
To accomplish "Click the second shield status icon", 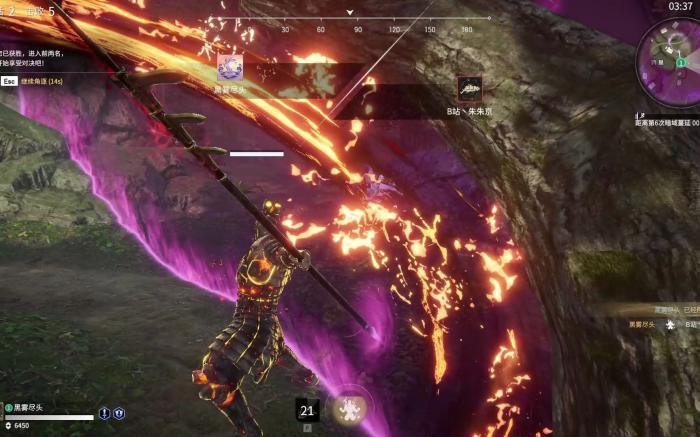I will coord(119,413).
